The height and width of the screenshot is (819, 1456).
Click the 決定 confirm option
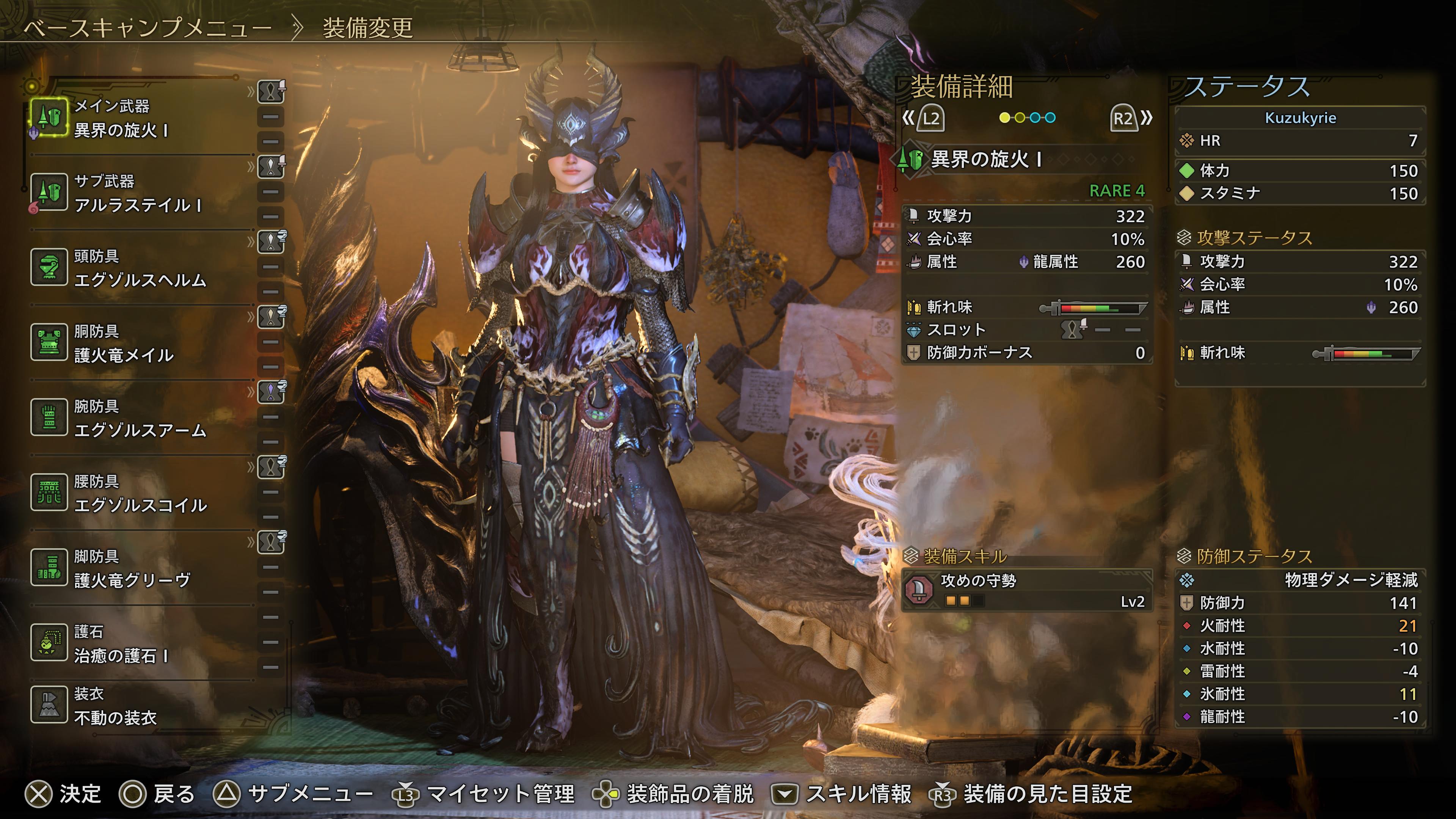[x=63, y=794]
